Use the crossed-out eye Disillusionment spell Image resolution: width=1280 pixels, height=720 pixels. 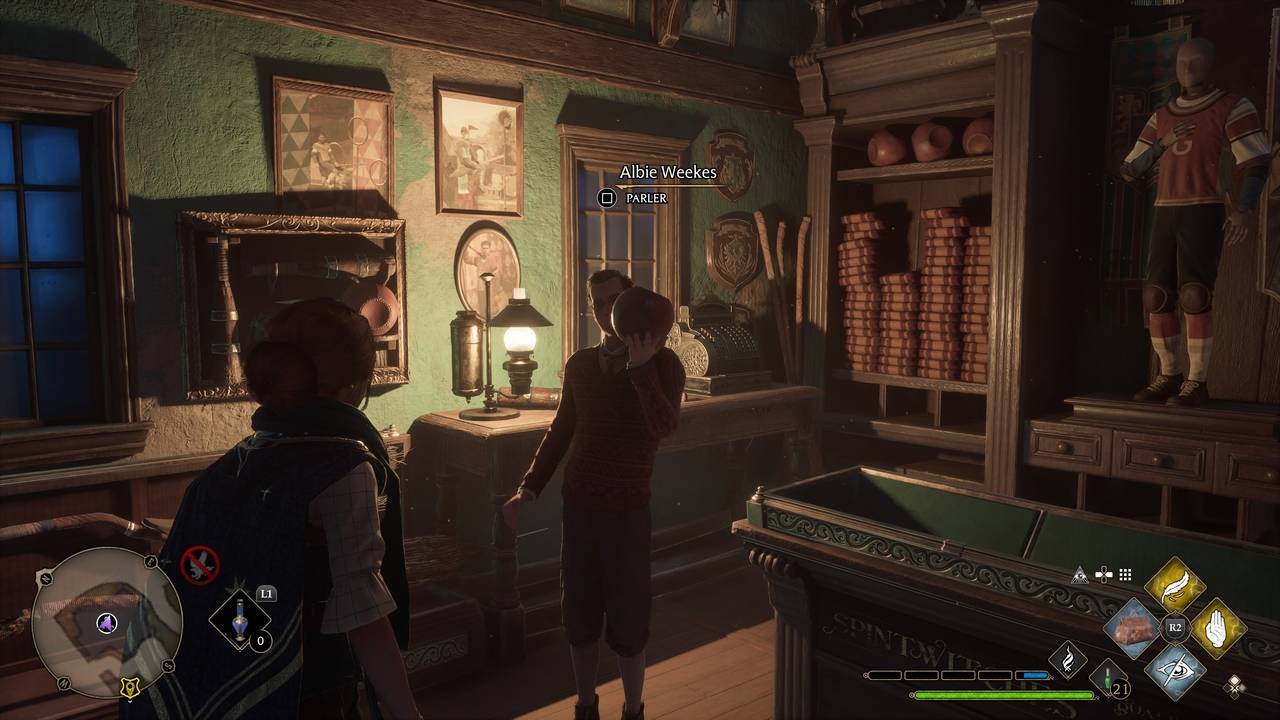coord(1174,669)
